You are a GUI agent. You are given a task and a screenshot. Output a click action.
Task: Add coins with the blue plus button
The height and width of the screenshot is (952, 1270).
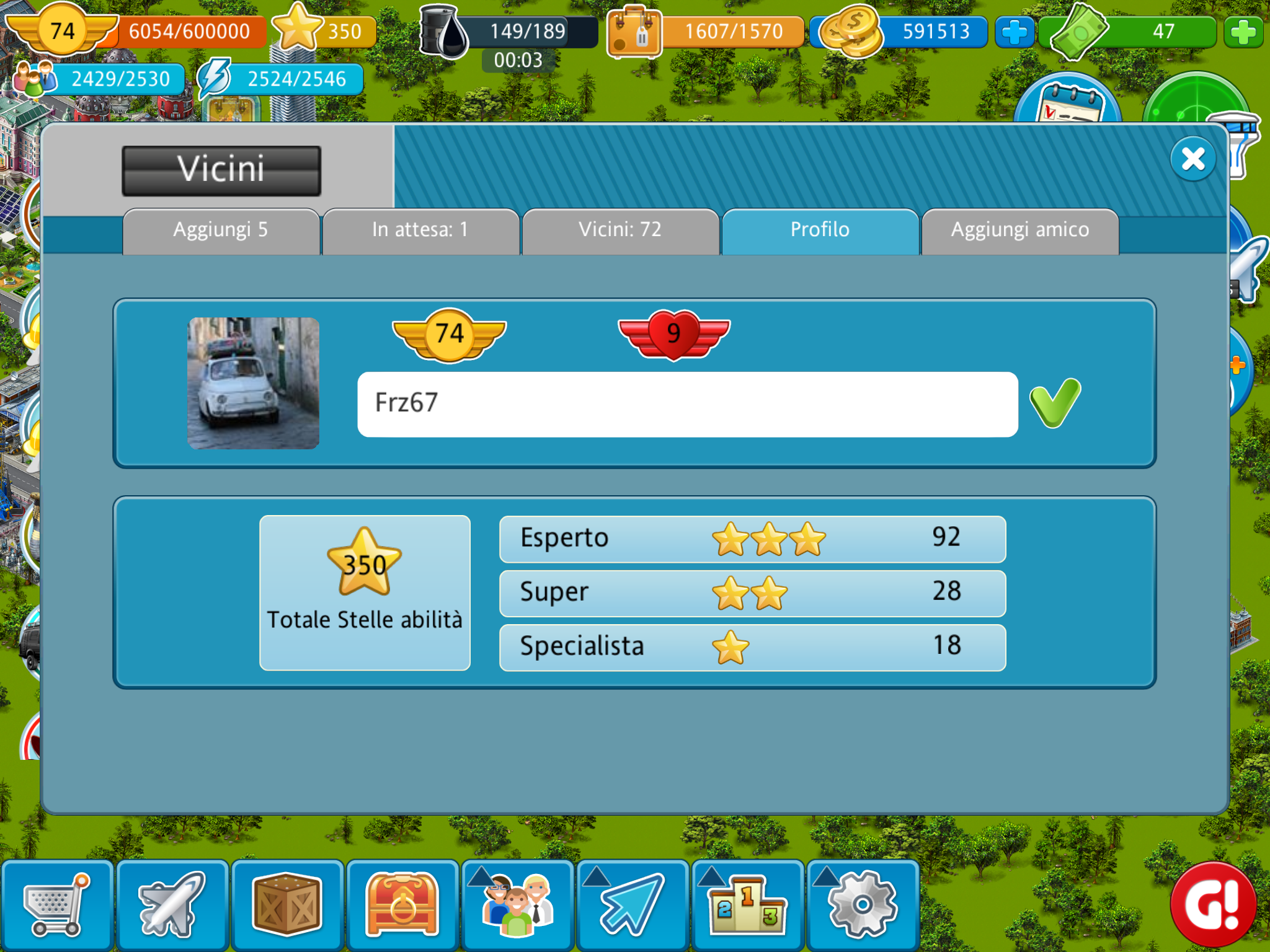1015,32
